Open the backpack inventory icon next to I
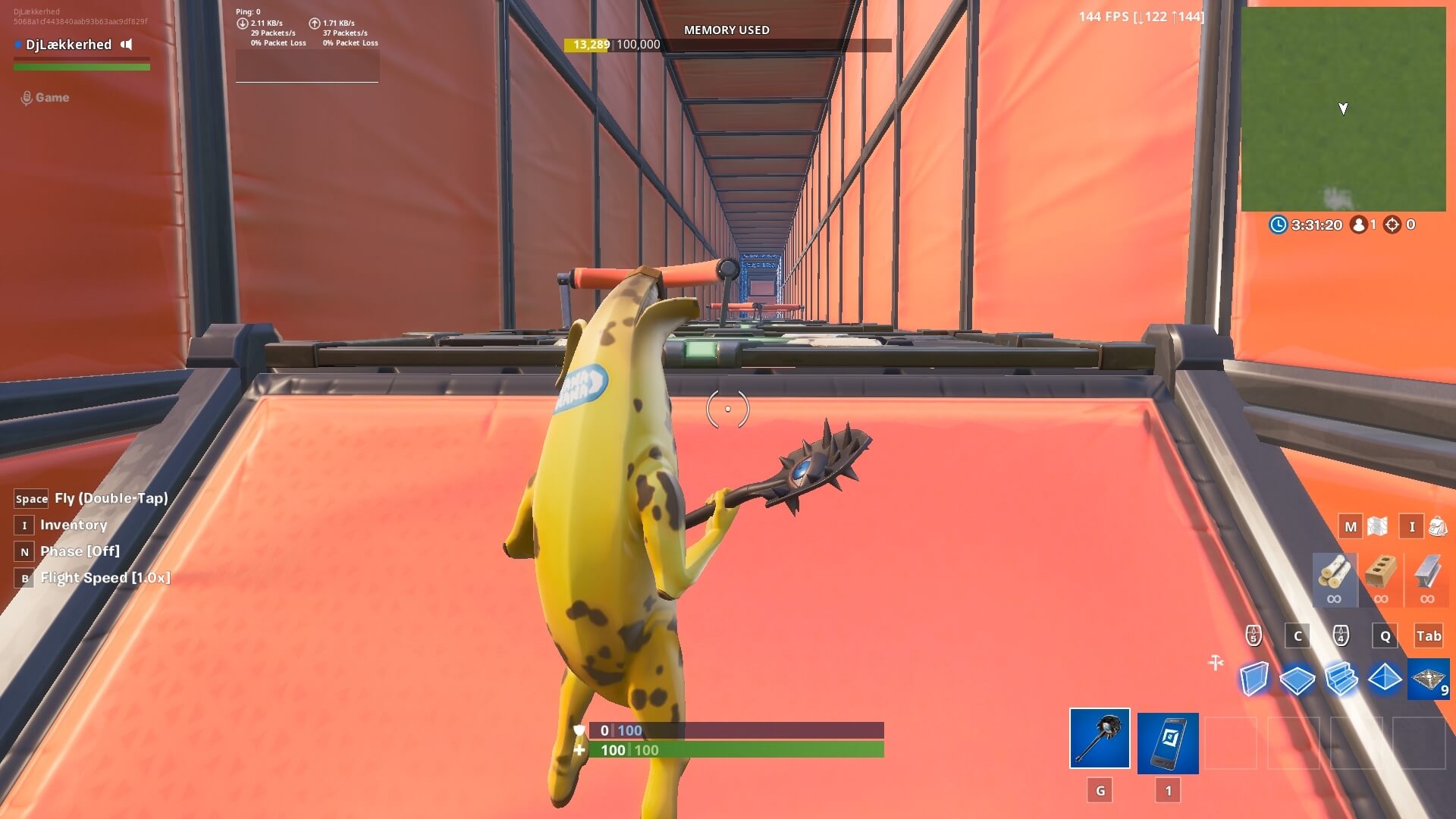Viewport: 1456px width, 819px height. click(1436, 526)
